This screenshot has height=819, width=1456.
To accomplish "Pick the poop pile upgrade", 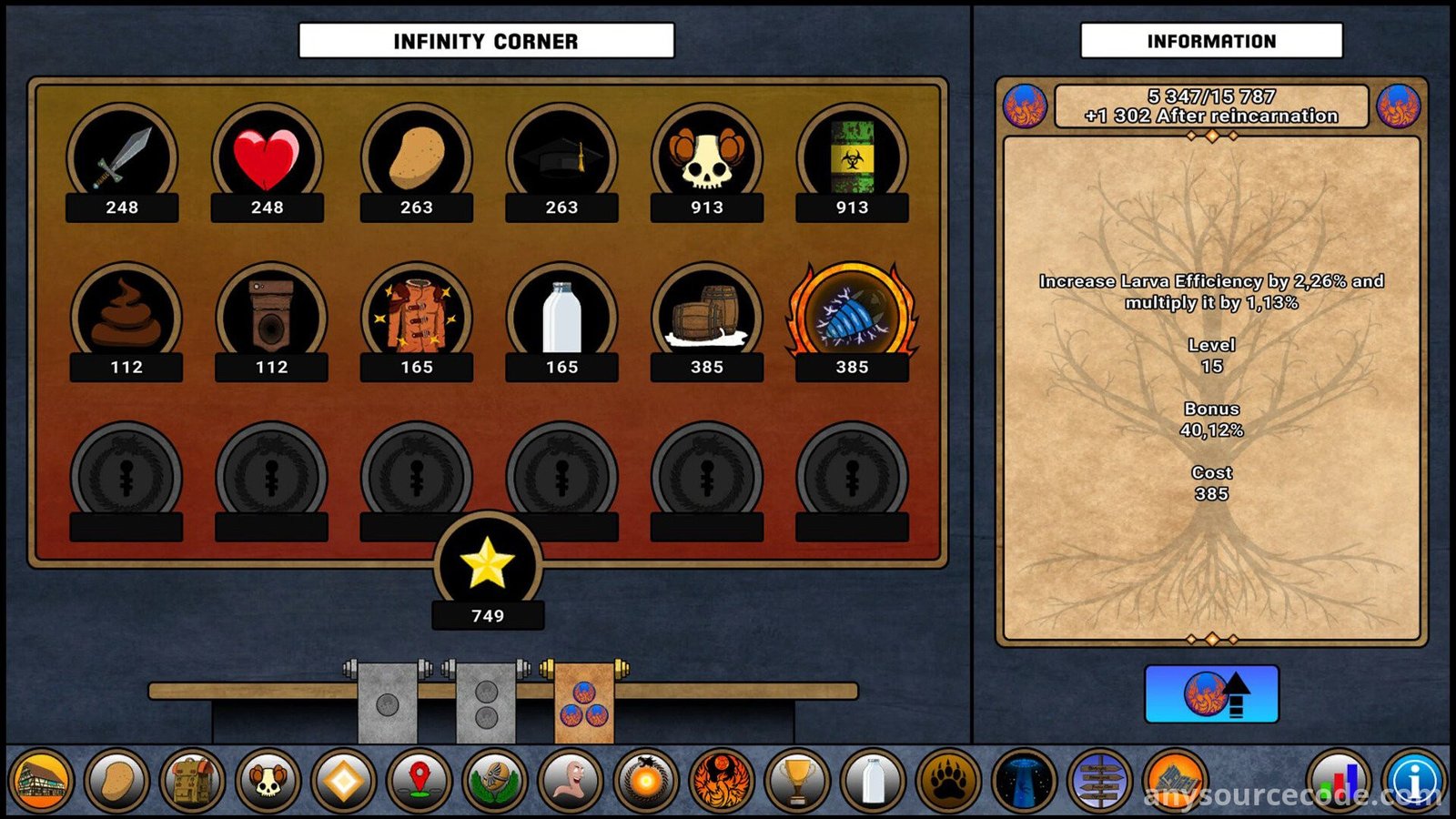I will point(126,318).
